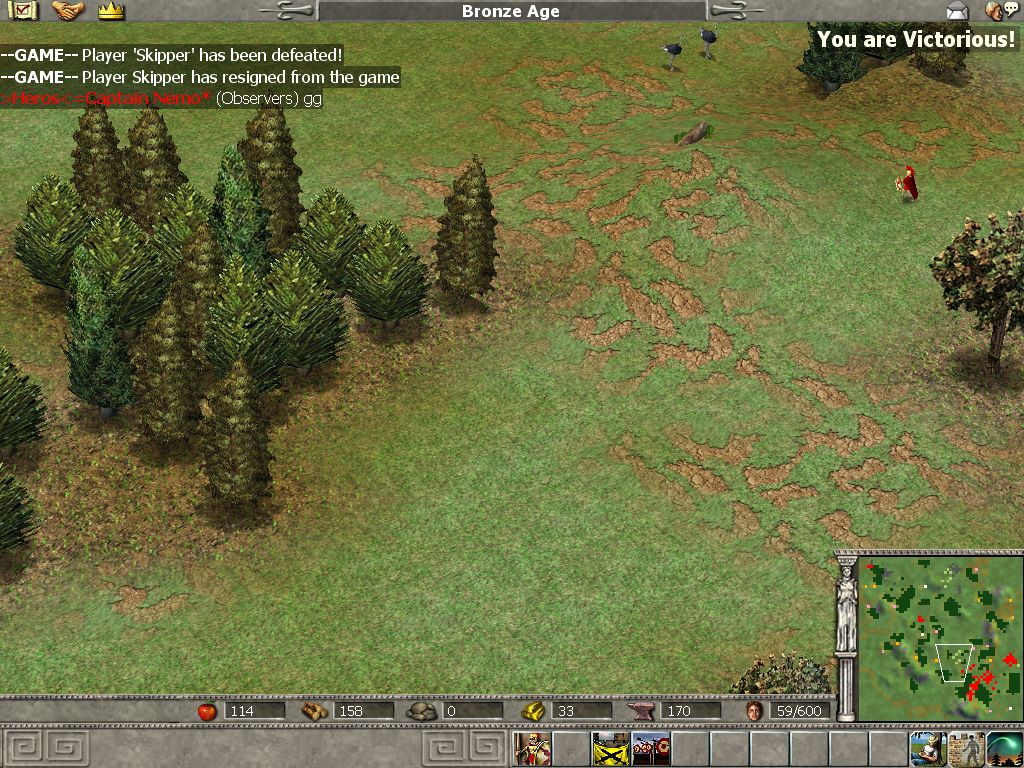
Task: Click the wood logs resource icon
Action: (x=314, y=711)
